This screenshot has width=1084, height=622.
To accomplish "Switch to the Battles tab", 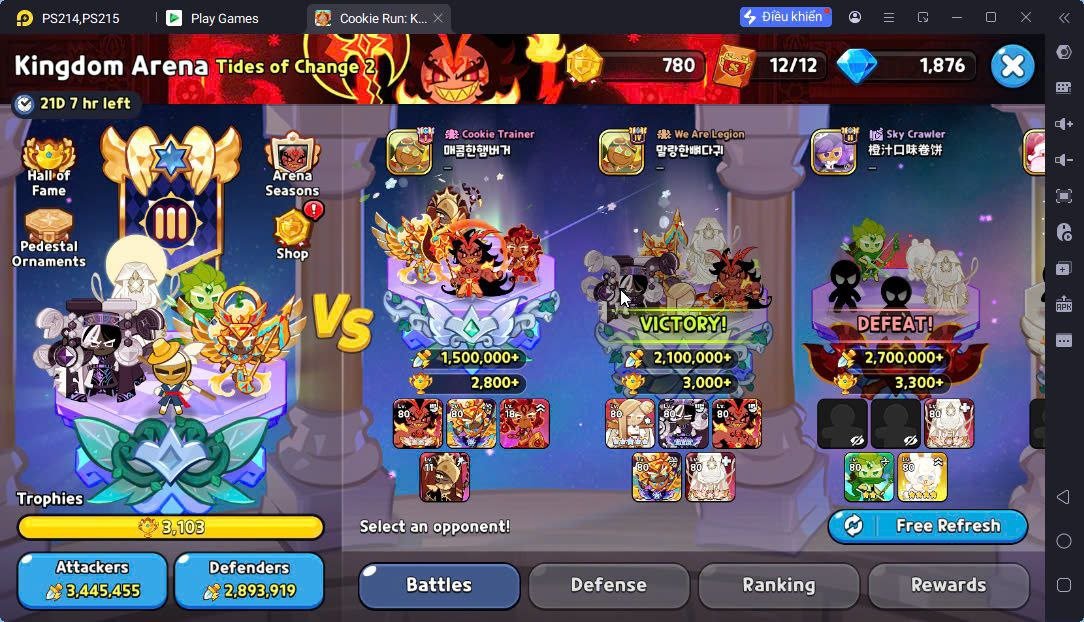I will click(439, 585).
